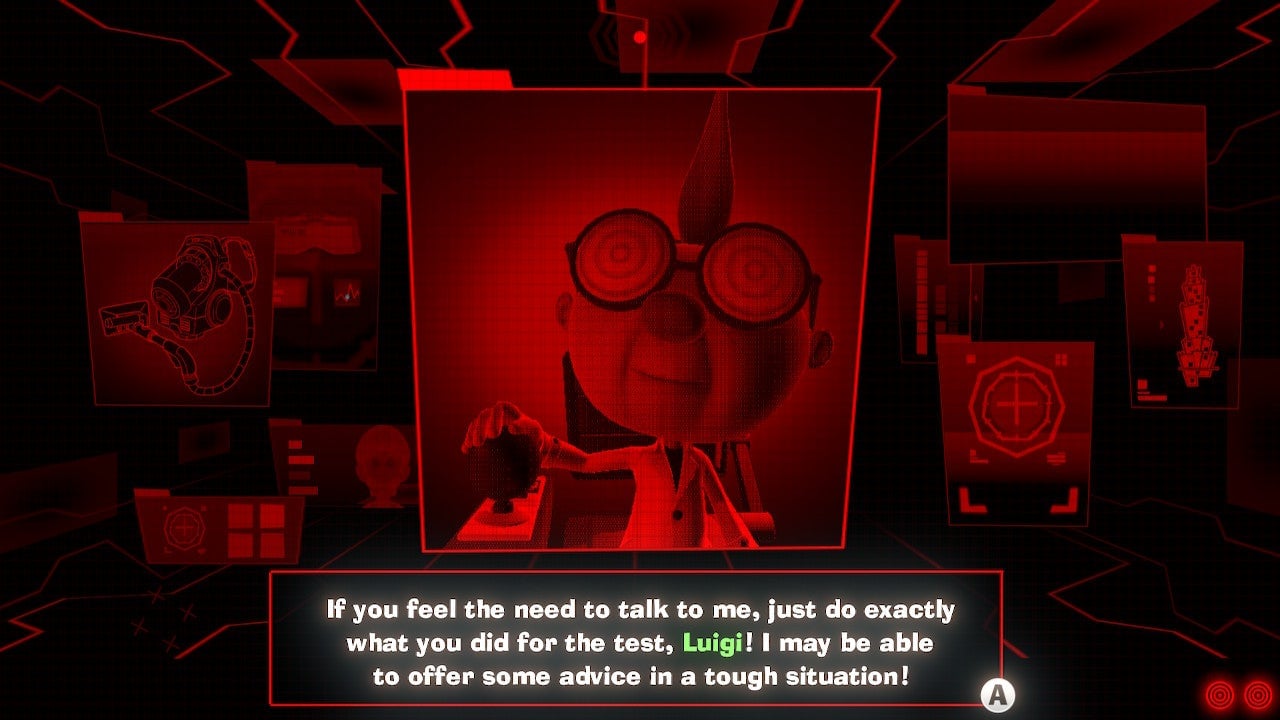This screenshot has width=1280, height=720.
Task: Expand the waveform monitor panel on the left
Action: 350,290
